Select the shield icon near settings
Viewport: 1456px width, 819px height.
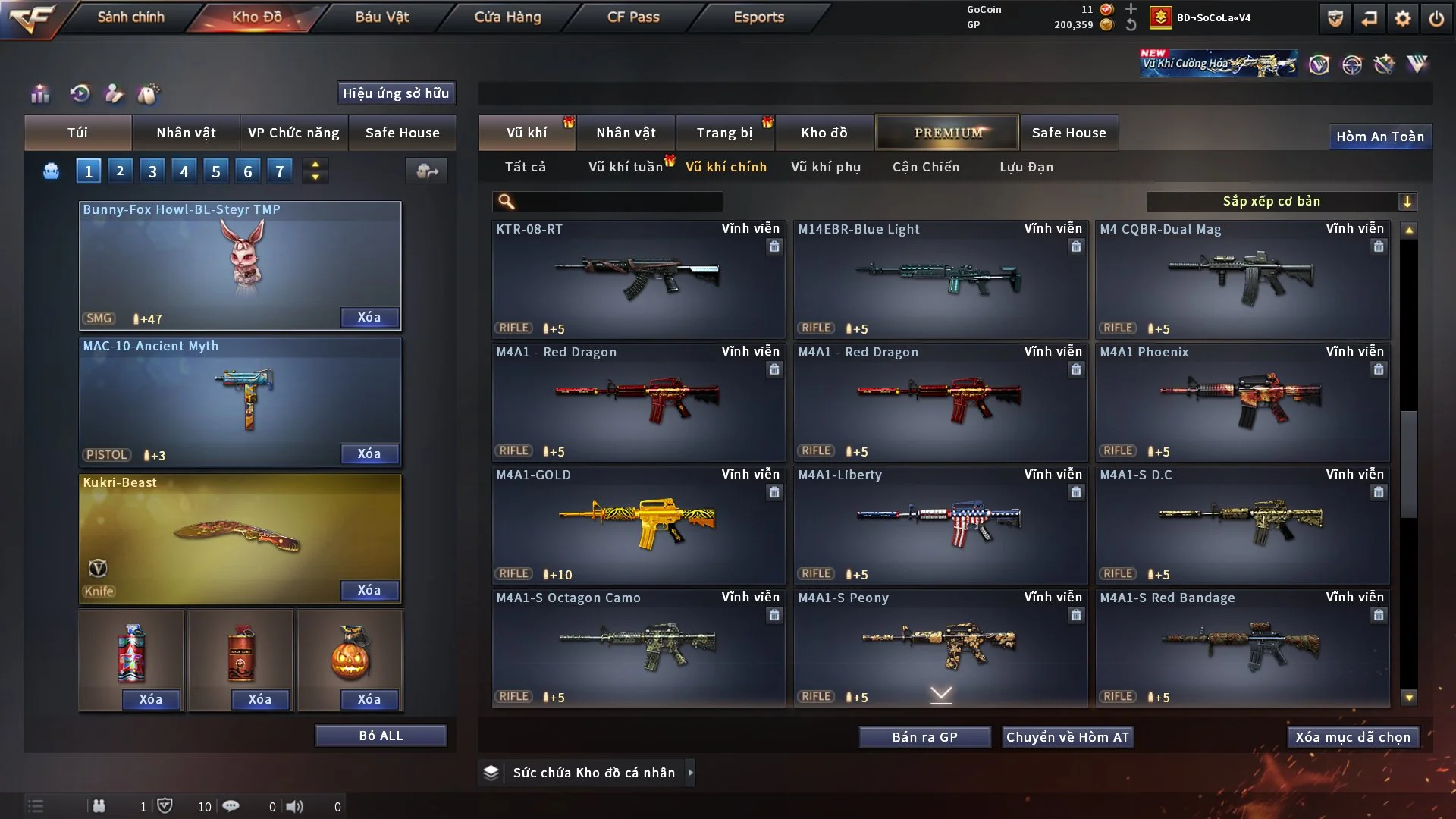click(x=1335, y=17)
